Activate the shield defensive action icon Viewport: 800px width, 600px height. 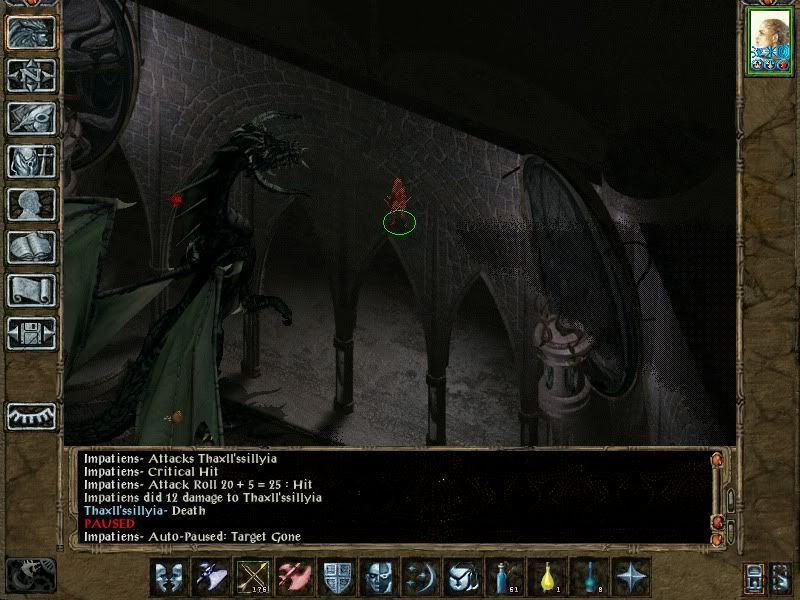tap(338, 577)
